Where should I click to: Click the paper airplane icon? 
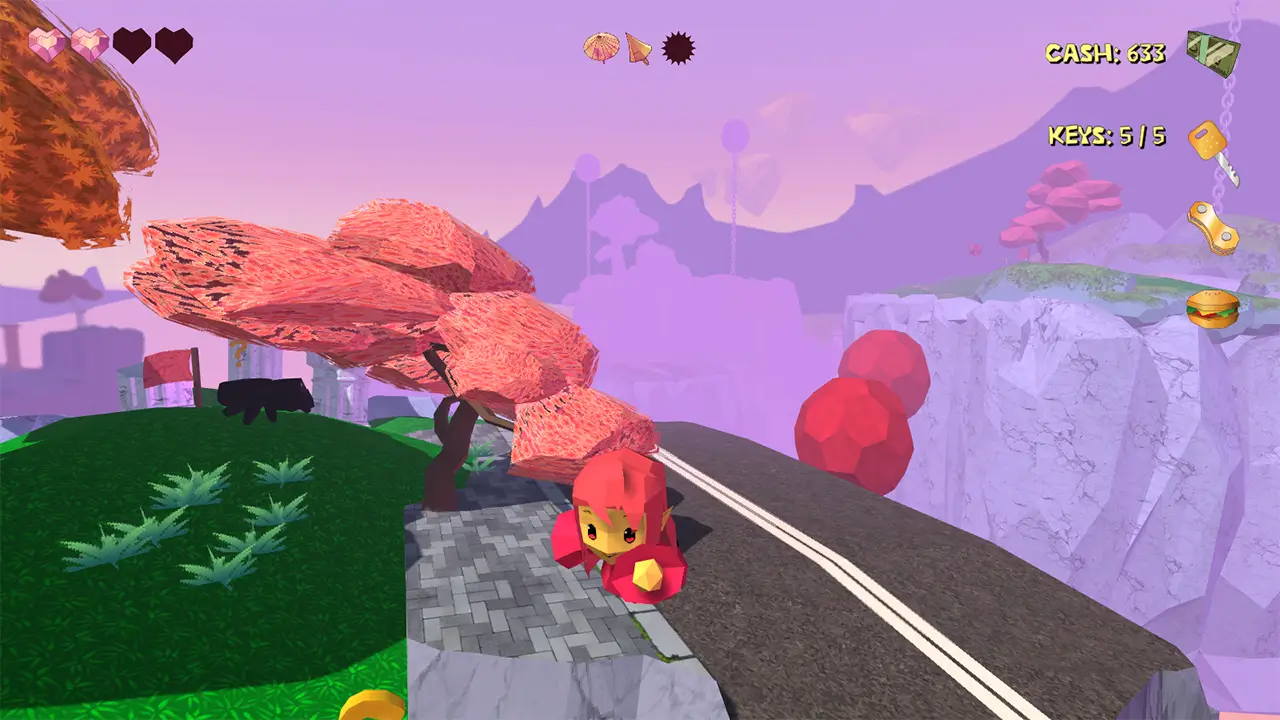pyautogui.click(x=638, y=48)
